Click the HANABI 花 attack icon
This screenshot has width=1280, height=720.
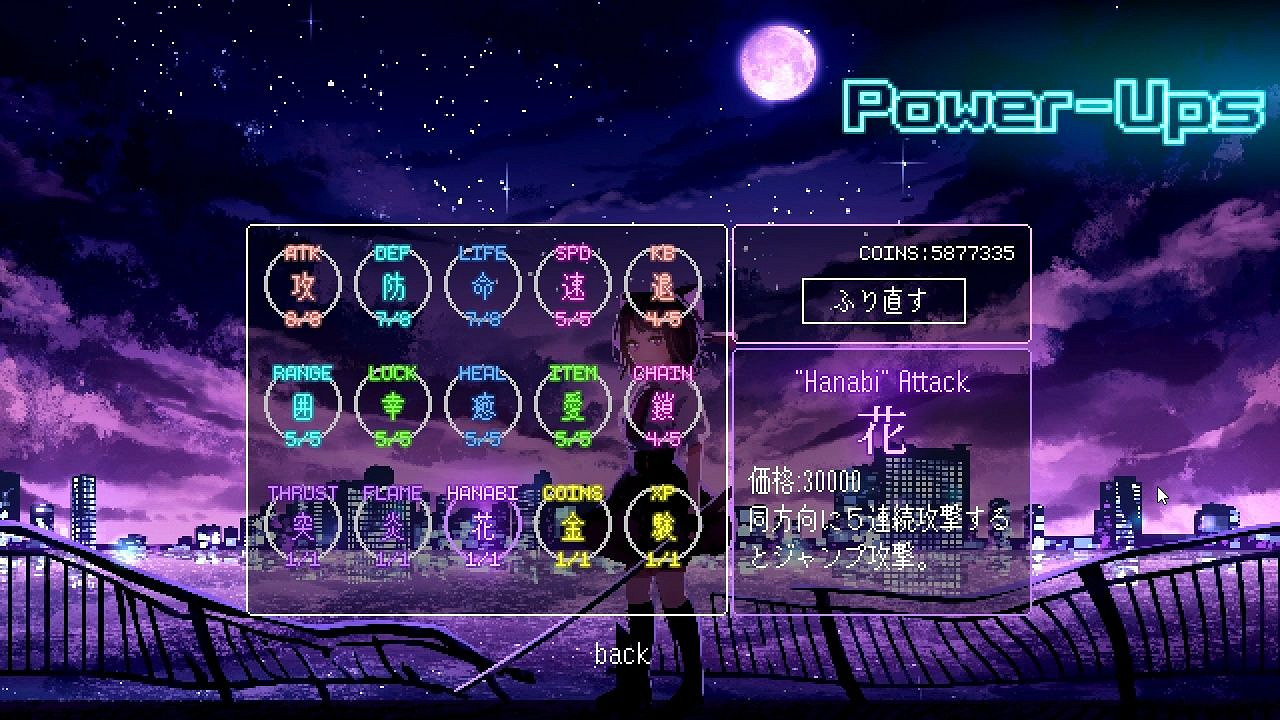[482, 523]
